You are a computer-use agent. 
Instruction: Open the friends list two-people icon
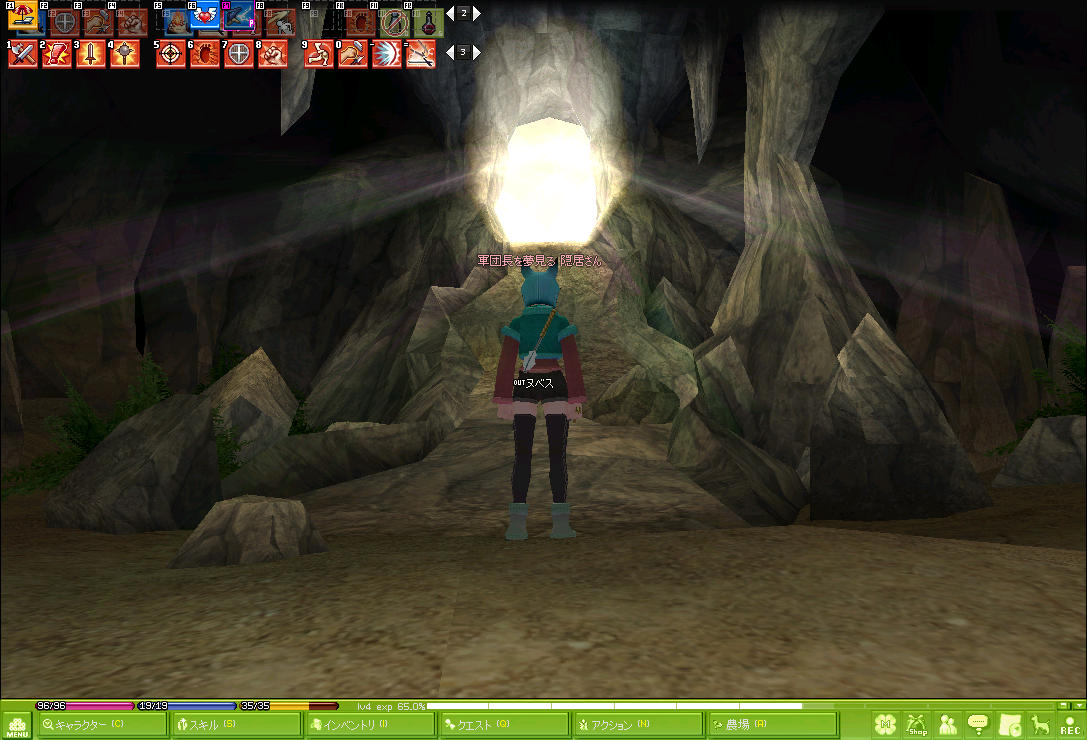pyautogui.click(x=947, y=724)
